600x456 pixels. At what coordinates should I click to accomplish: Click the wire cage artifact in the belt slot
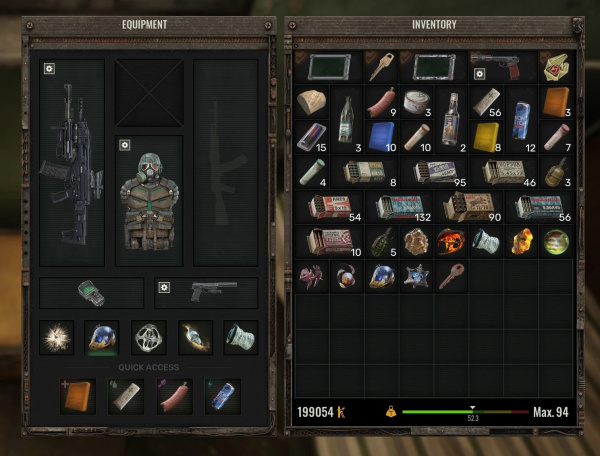point(149,338)
